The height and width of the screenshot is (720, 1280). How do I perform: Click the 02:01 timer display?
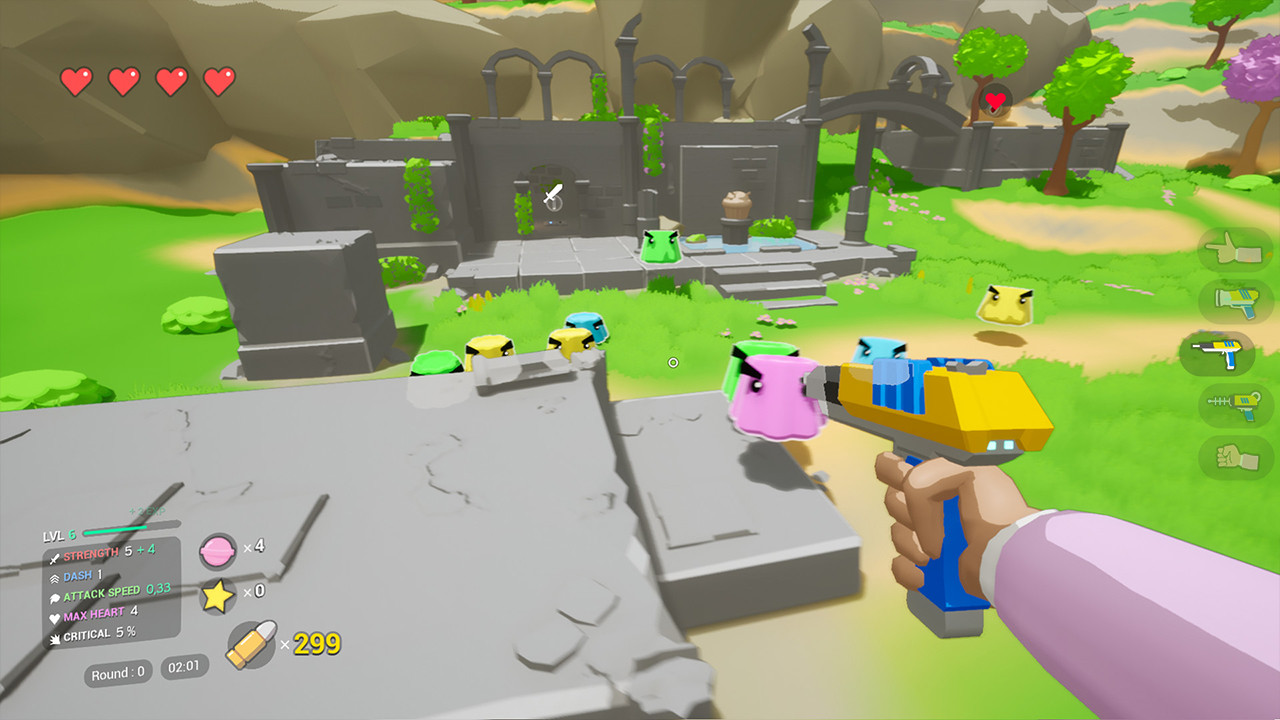[x=183, y=666]
